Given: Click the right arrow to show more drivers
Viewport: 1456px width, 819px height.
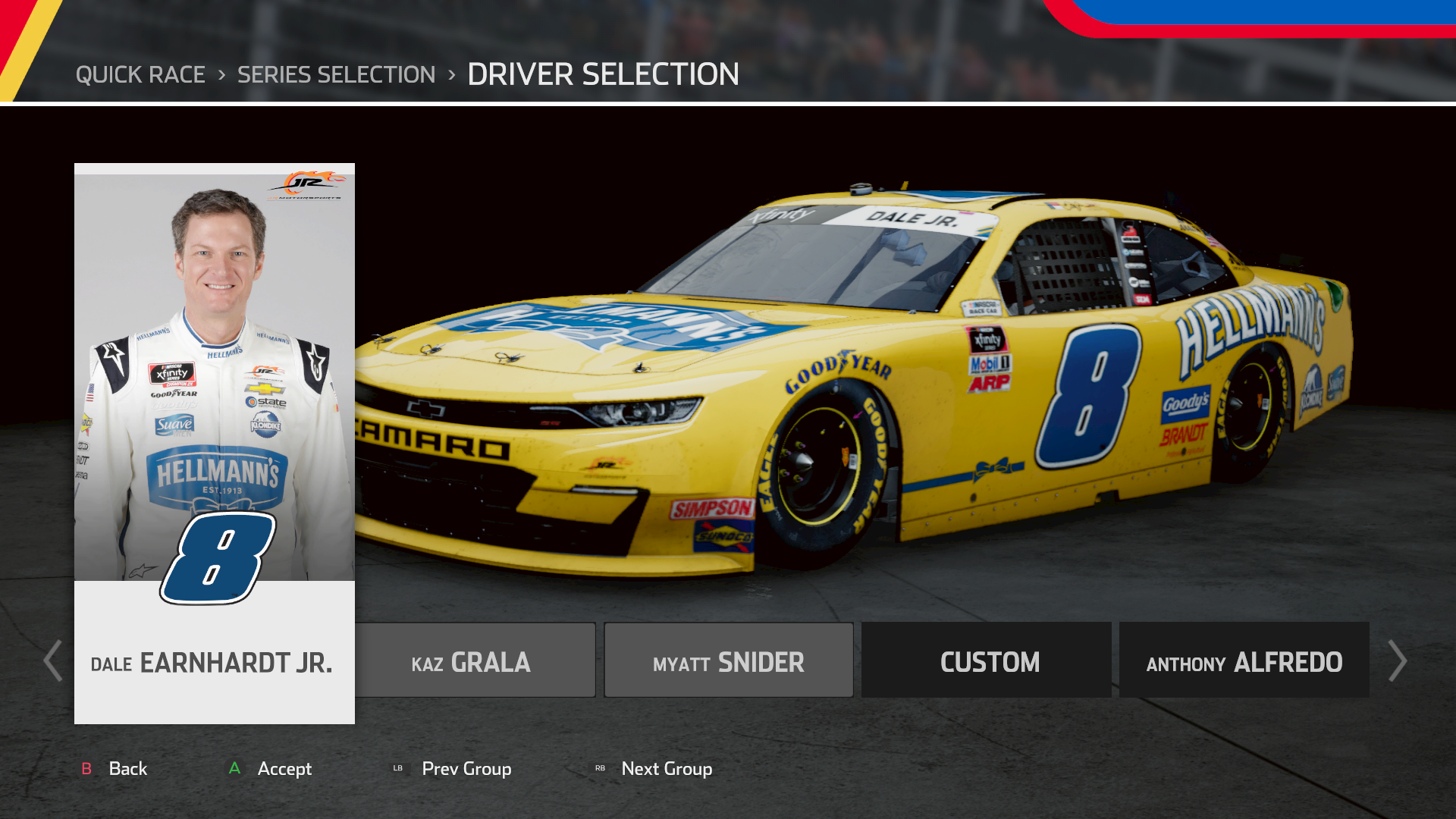Looking at the screenshot, I should (1397, 661).
